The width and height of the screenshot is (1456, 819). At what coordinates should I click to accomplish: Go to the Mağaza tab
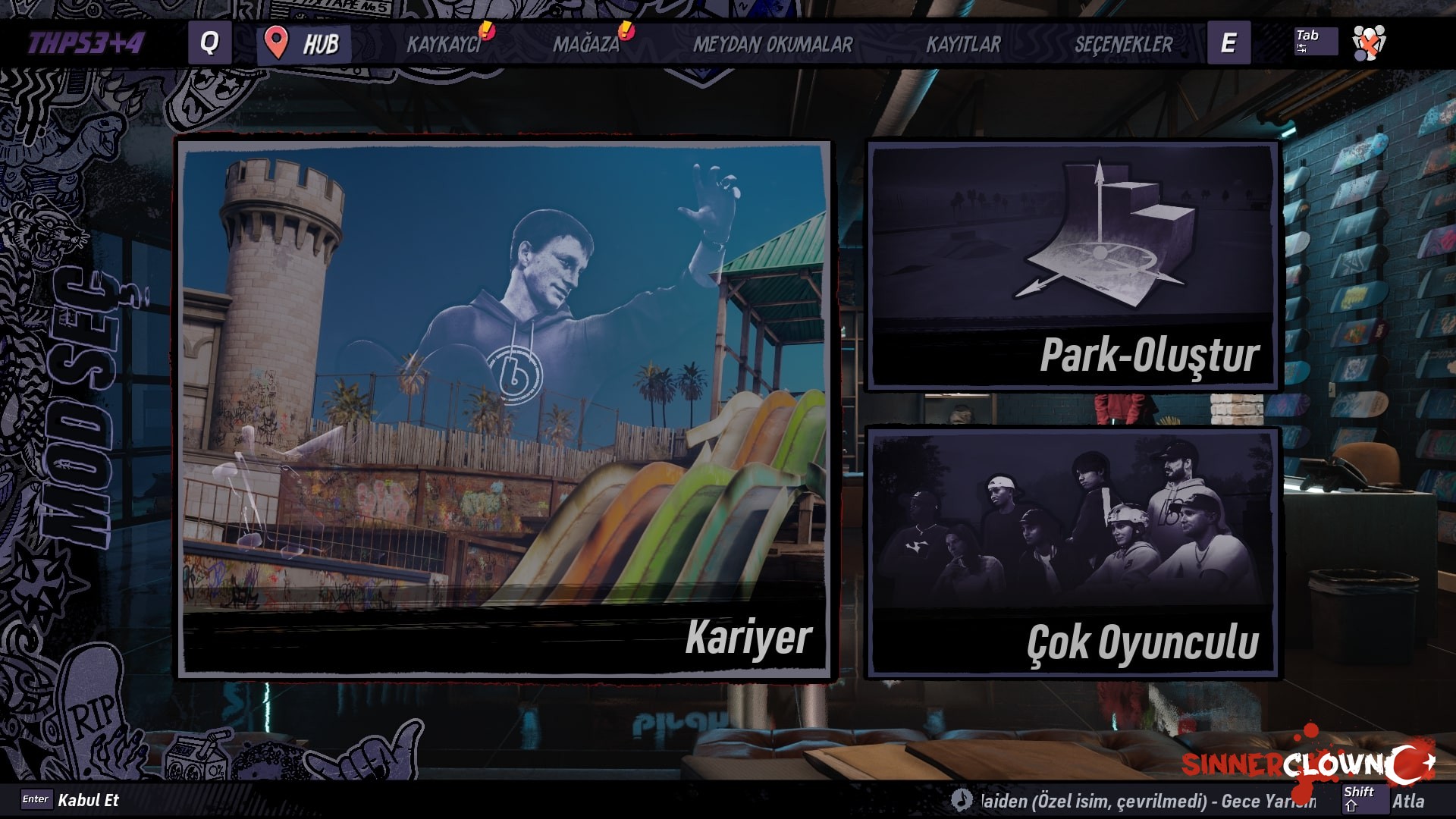coord(586,44)
